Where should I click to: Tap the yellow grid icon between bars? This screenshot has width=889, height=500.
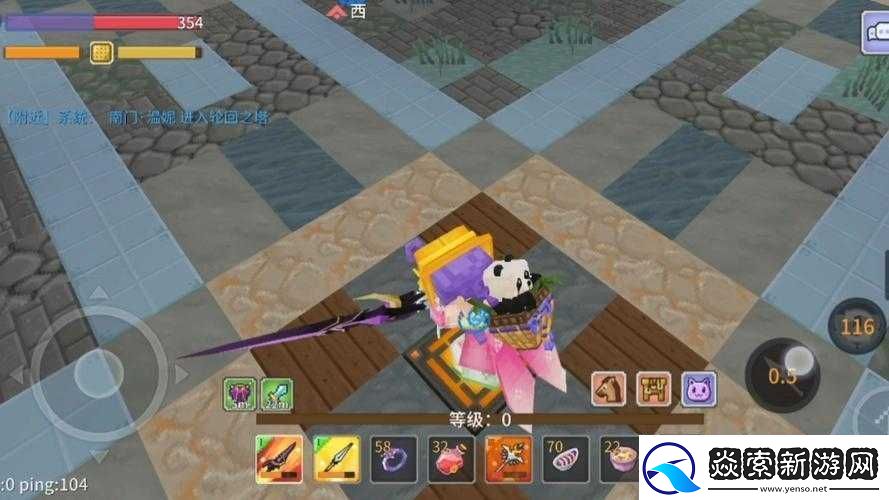tap(101, 52)
